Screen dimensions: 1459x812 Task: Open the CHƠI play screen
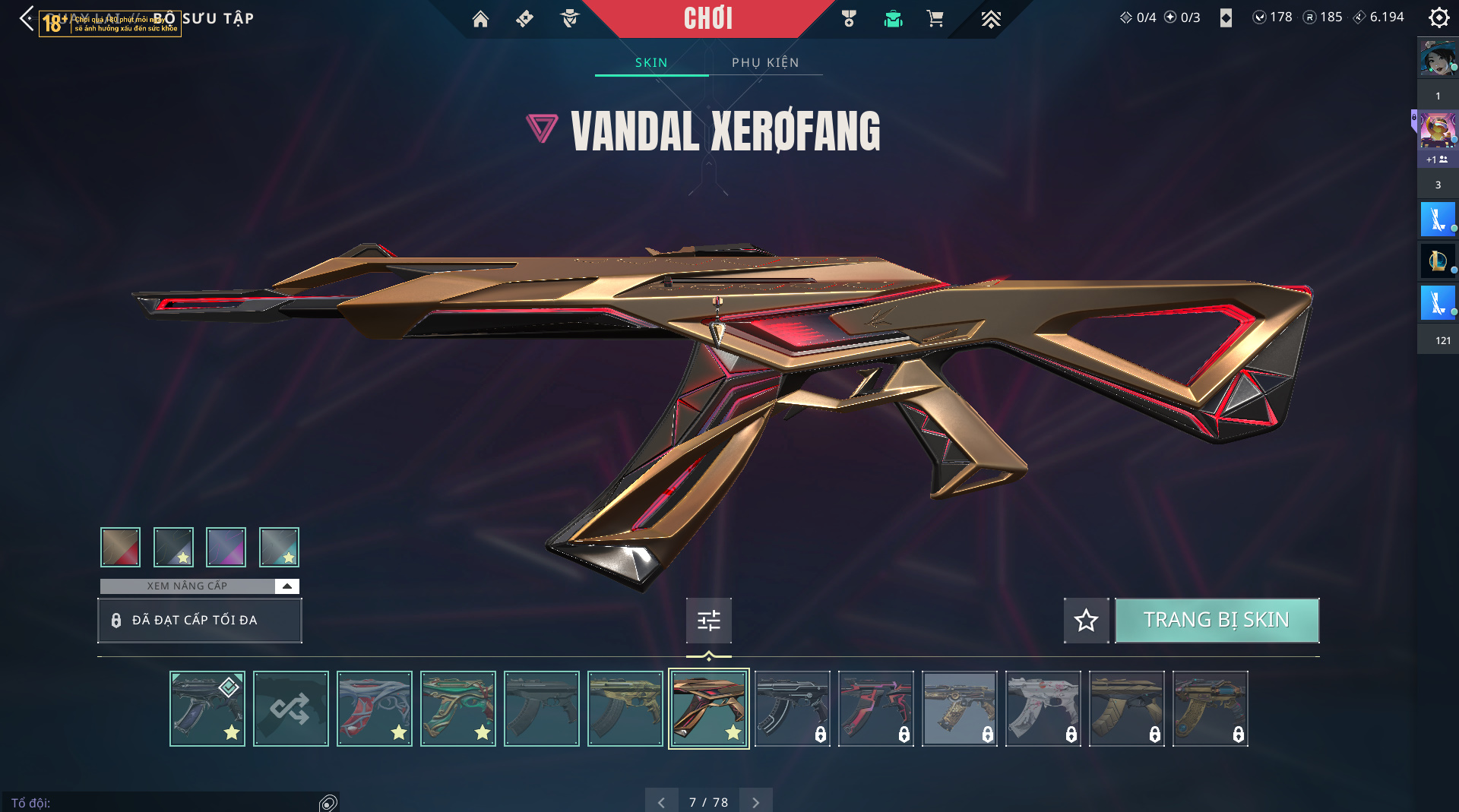tap(708, 18)
